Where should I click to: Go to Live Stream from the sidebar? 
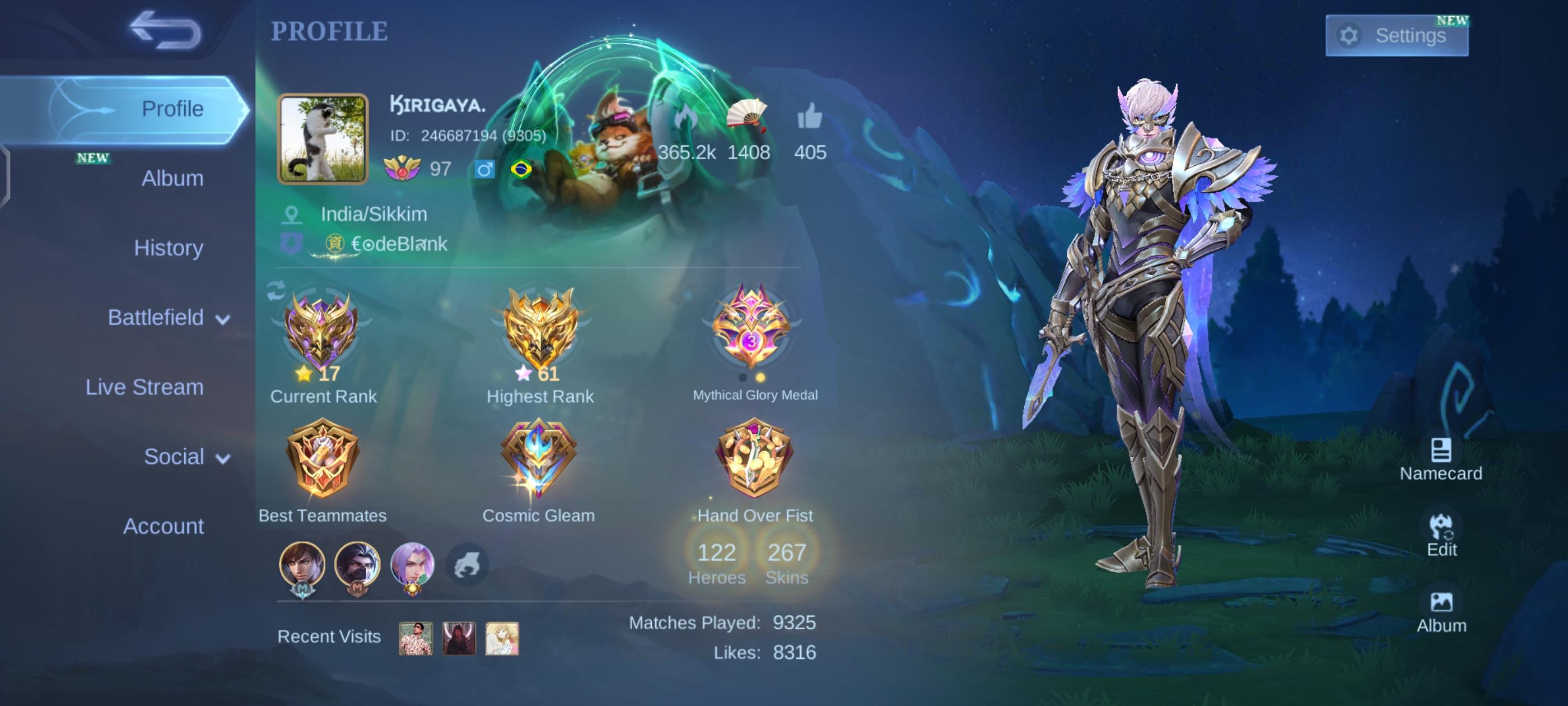point(144,386)
